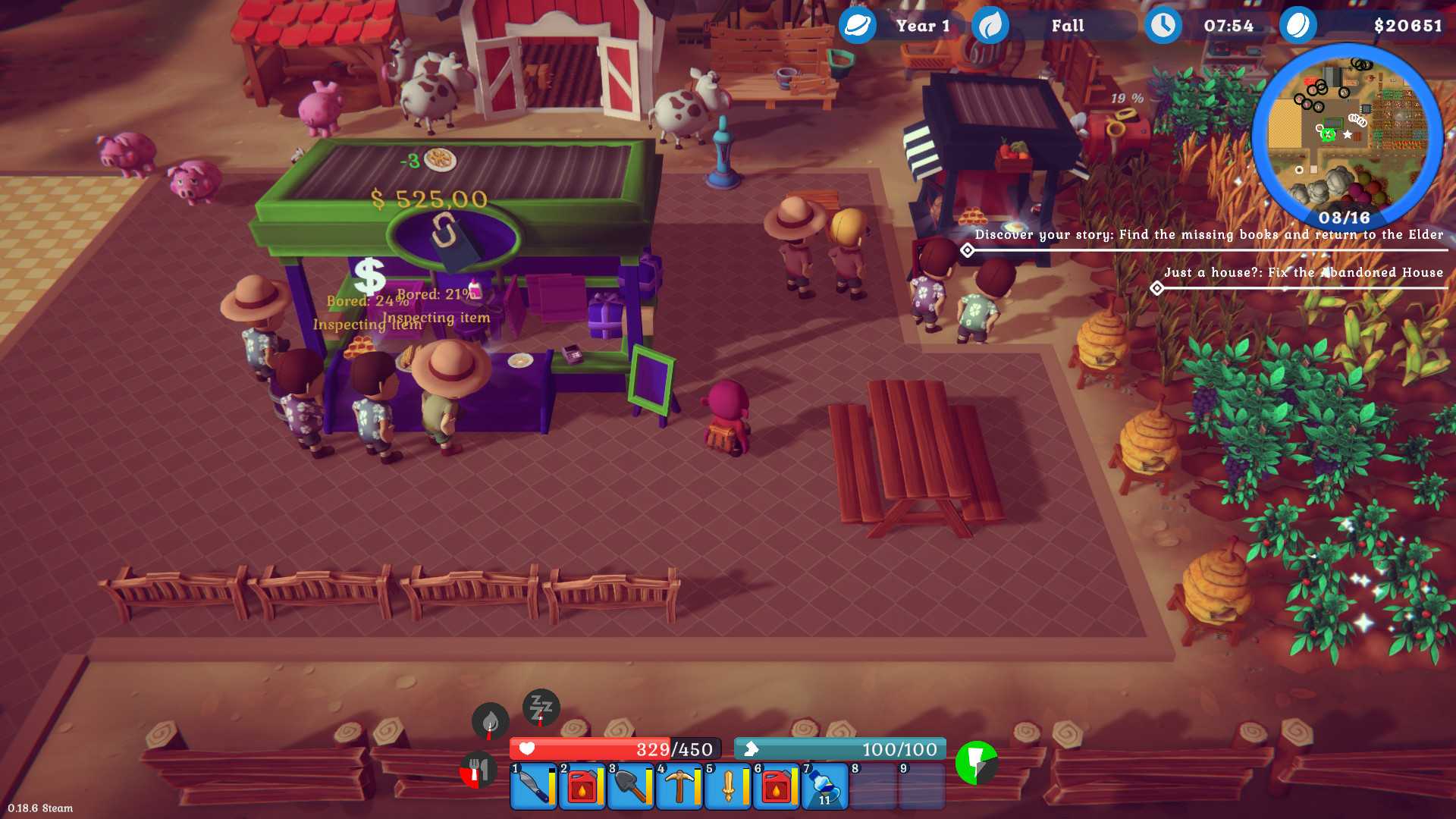Screen dimensions: 1456x819
Task: Expand the Just a house quest entry
Action: 1158,287
